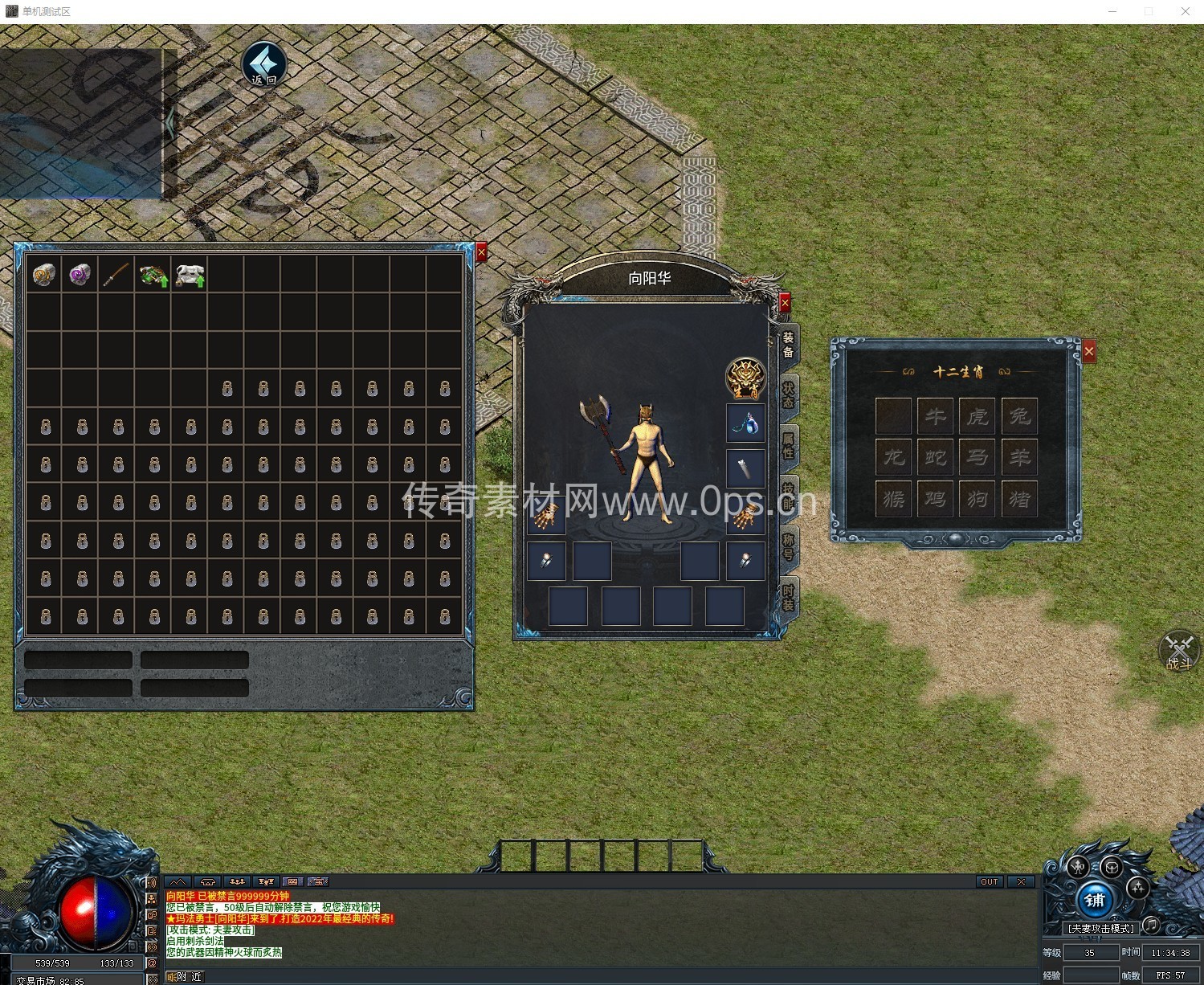Open the 属性 (attributes) tab
The width and height of the screenshot is (1204, 985).
(788, 445)
